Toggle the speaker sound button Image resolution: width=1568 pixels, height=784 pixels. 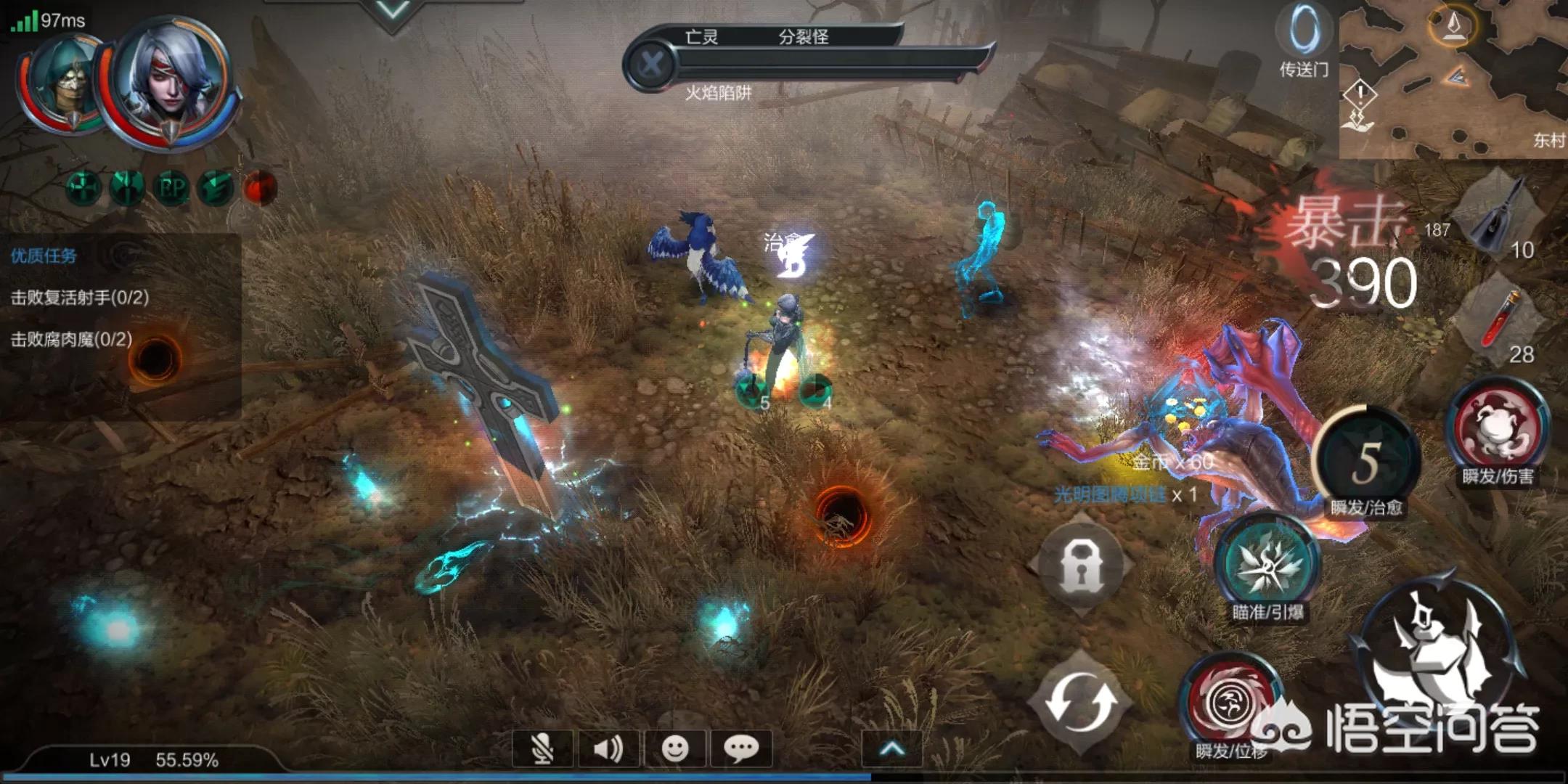[x=608, y=748]
